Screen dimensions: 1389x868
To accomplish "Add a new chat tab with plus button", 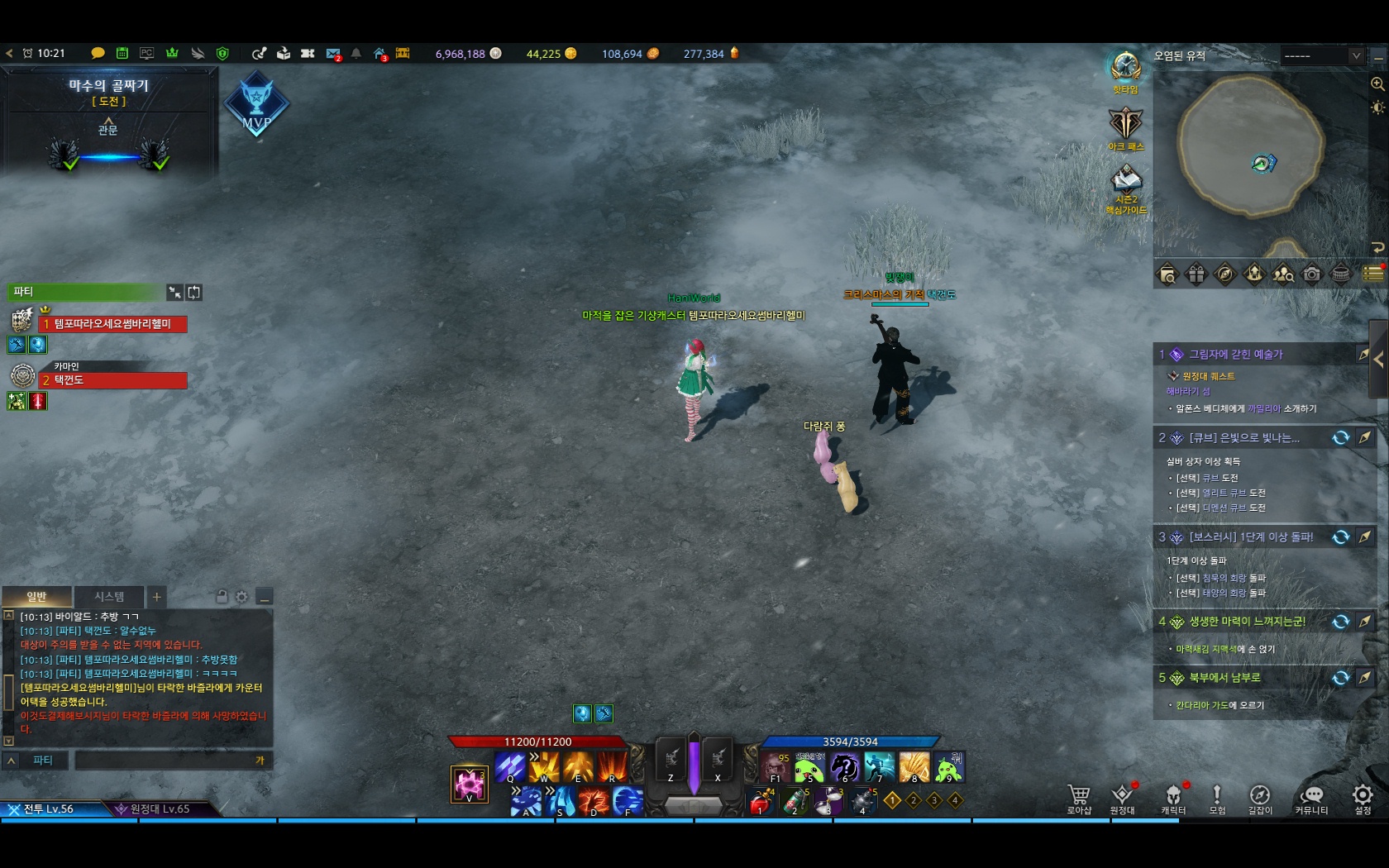I will [156, 597].
